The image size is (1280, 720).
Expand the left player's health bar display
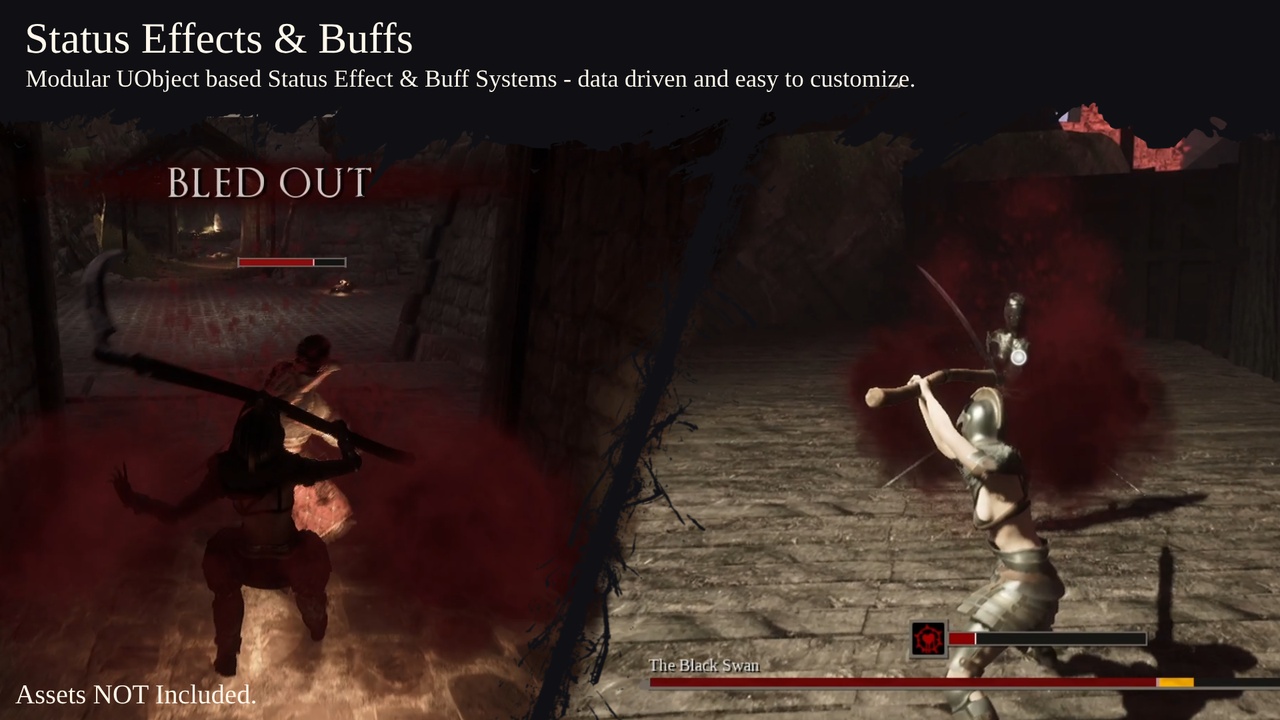pos(290,261)
